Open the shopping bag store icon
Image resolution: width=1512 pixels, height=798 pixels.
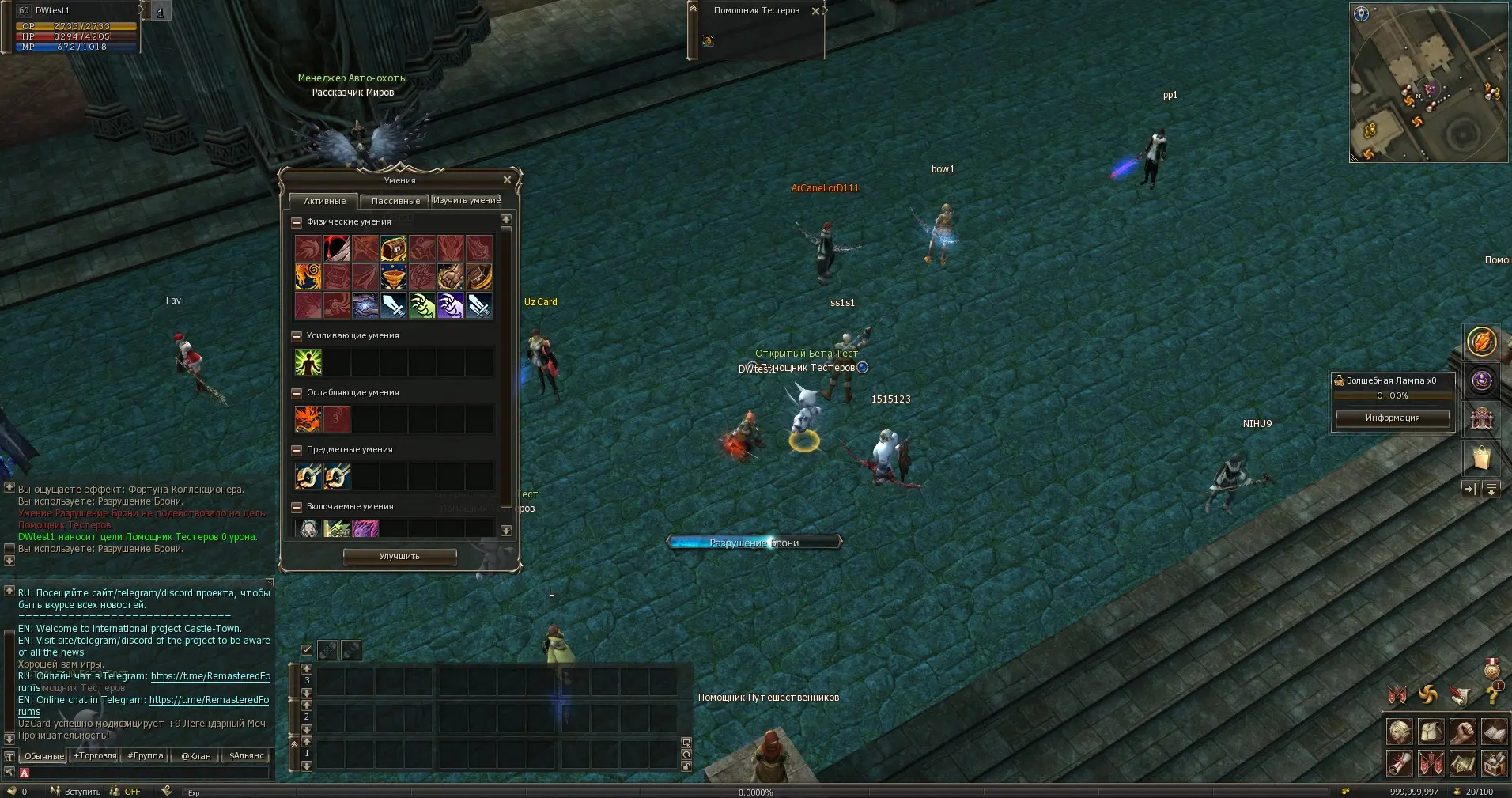pyautogui.click(x=1481, y=458)
